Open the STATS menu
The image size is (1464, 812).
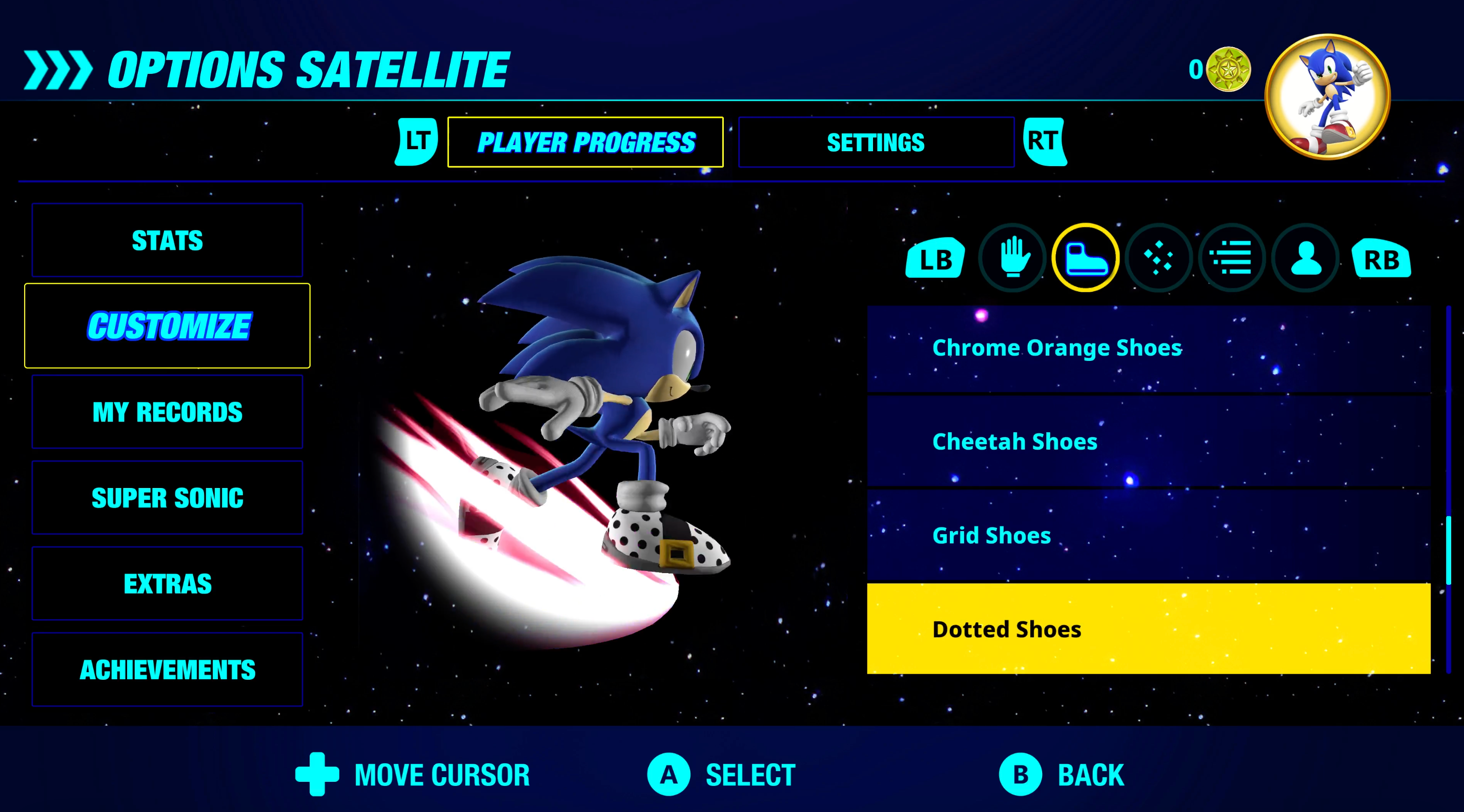click(167, 241)
